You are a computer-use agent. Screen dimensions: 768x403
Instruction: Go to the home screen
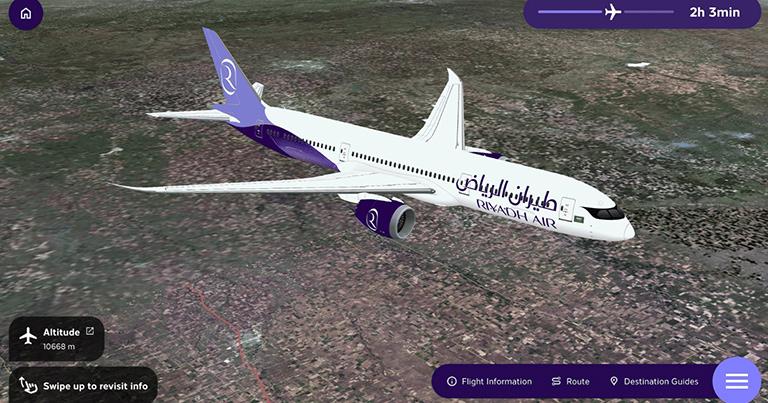coord(25,14)
